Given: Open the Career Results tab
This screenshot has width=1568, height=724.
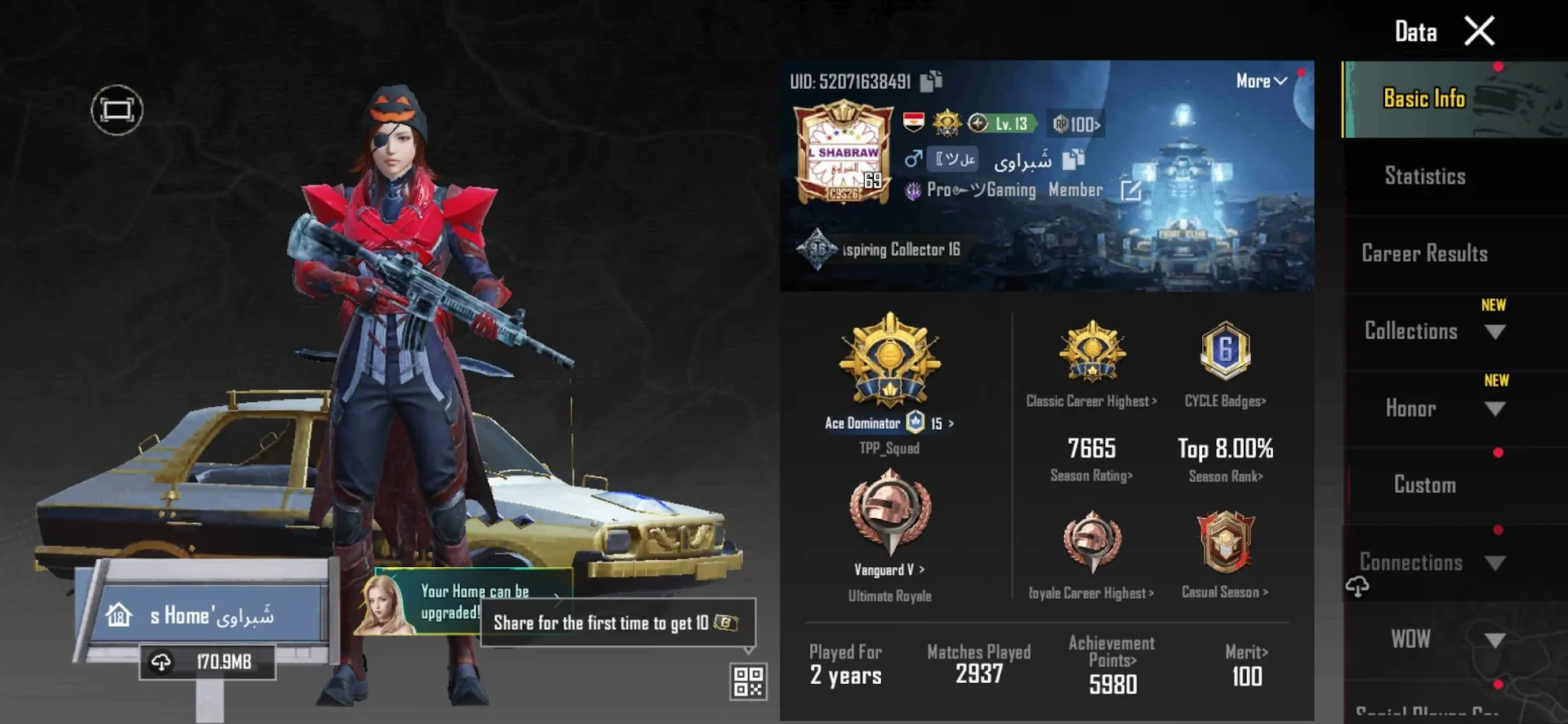Looking at the screenshot, I should (x=1425, y=254).
